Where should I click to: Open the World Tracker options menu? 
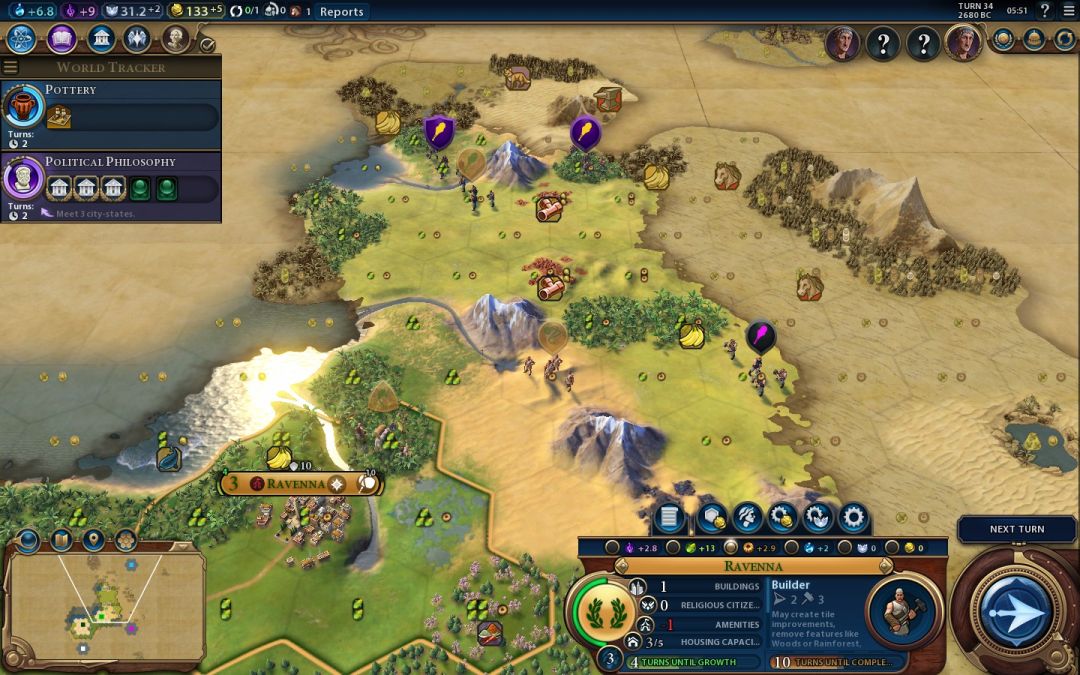(x=11, y=67)
